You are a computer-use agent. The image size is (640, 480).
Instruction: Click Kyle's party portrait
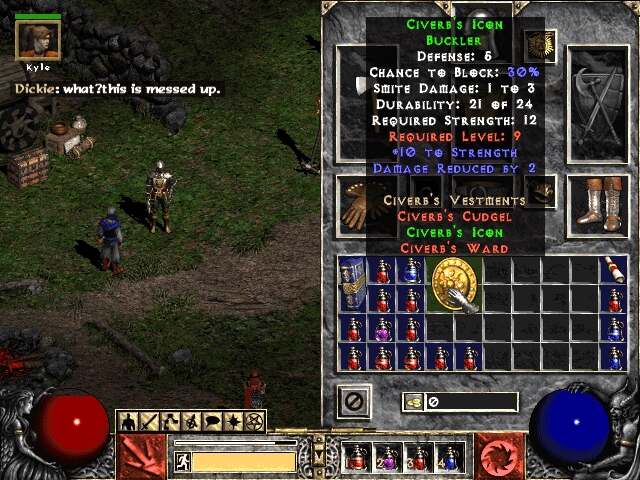coord(38,41)
